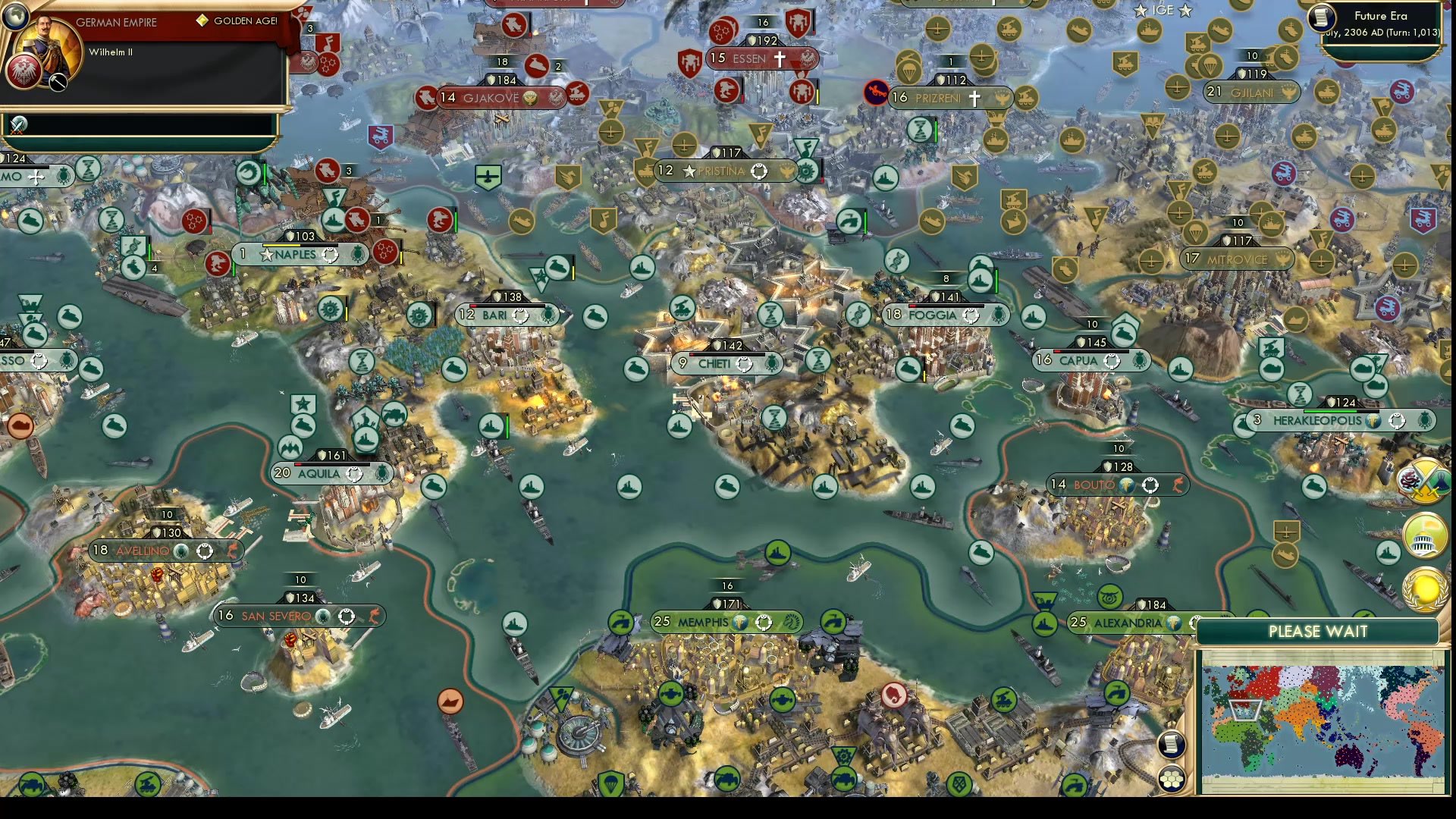Image resolution: width=1456 pixels, height=819 pixels.
Task: Click the star icon on Pristina's city banner
Action: (689, 171)
